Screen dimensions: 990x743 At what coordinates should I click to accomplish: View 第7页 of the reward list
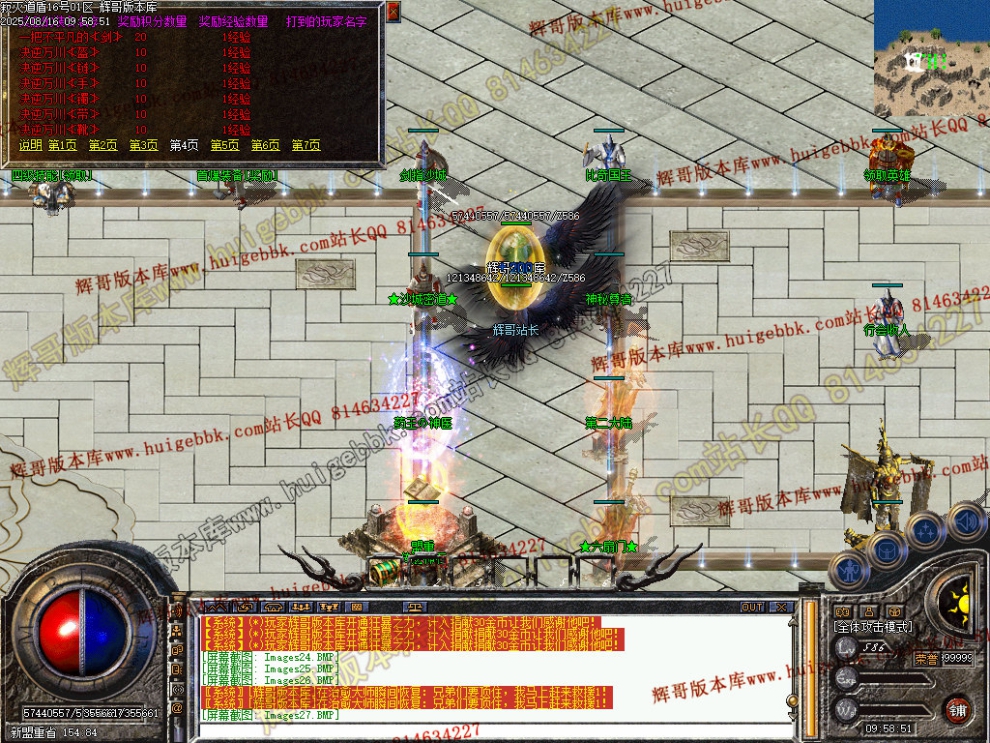tap(305, 145)
